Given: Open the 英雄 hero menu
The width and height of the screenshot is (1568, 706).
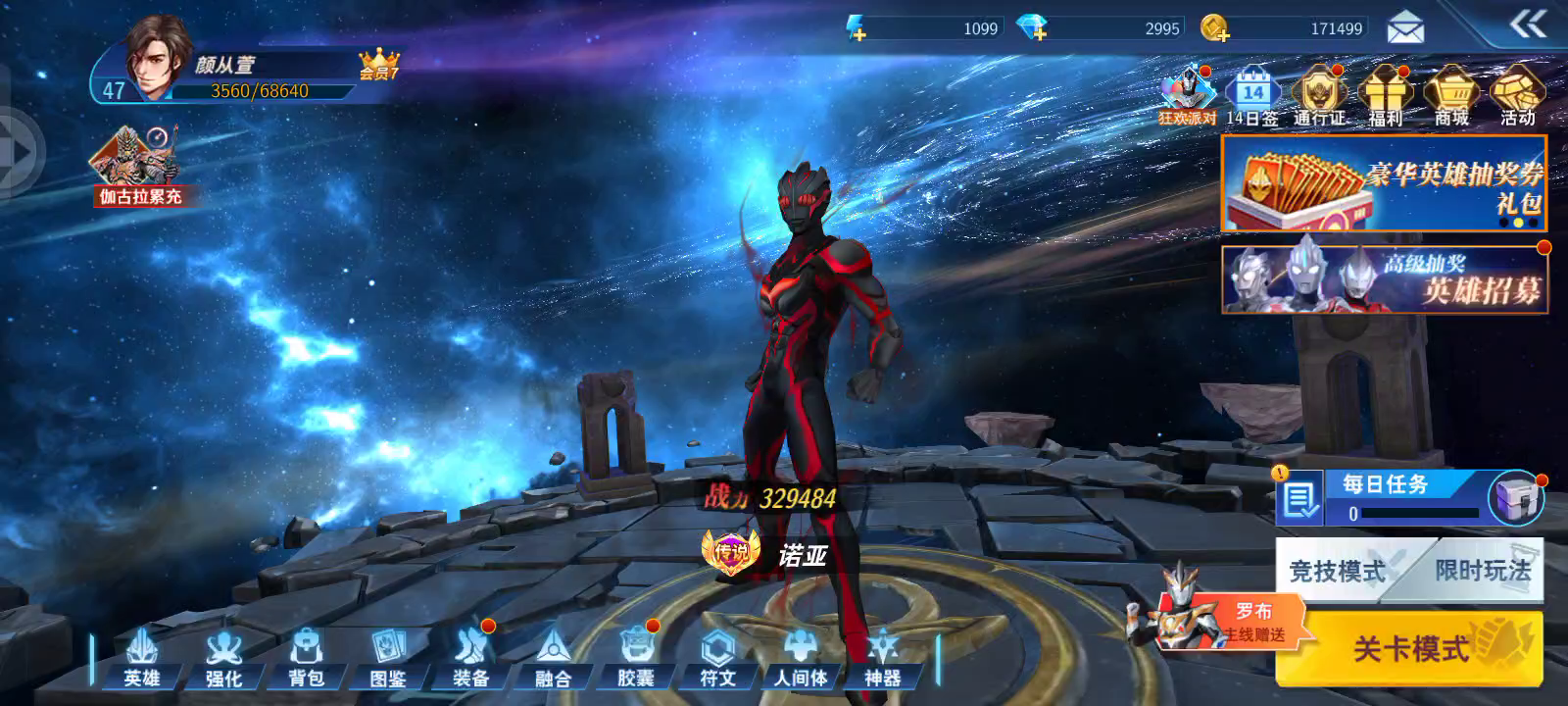Looking at the screenshot, I should click(x=142, y=658).
